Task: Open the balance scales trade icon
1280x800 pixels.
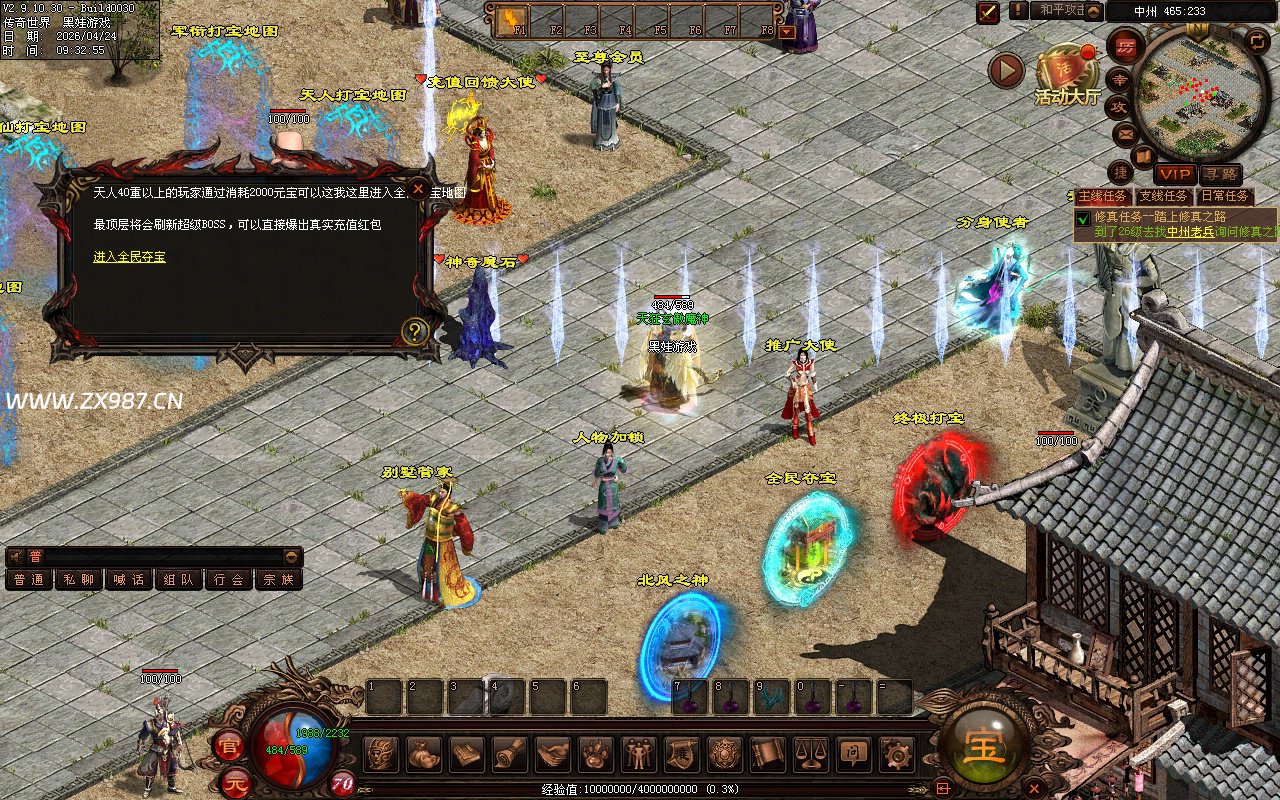Action: point(808,753)
